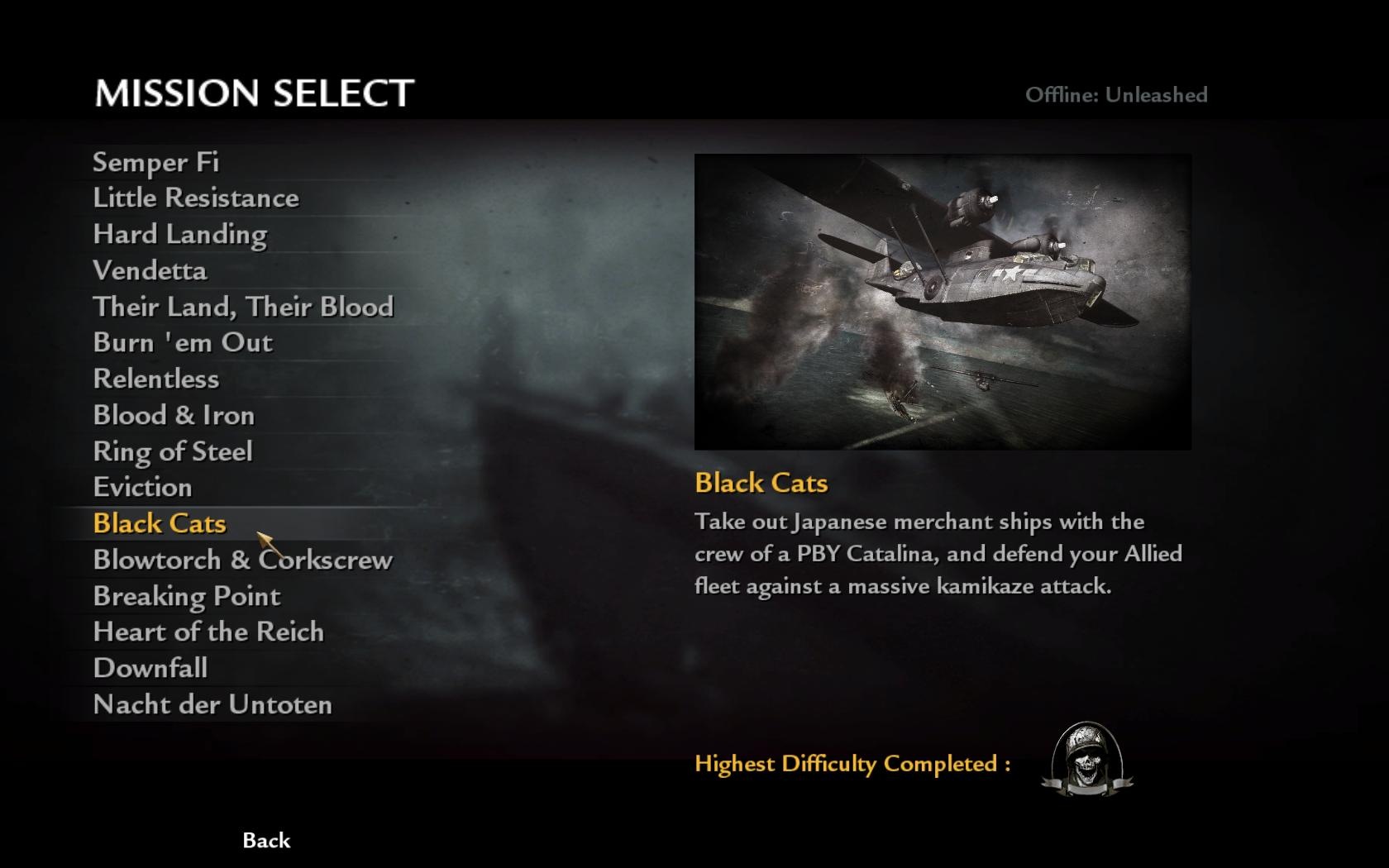The image size is (1389, 868).
Task: Open the Hard Landing mission
Action: click(179, 235)
